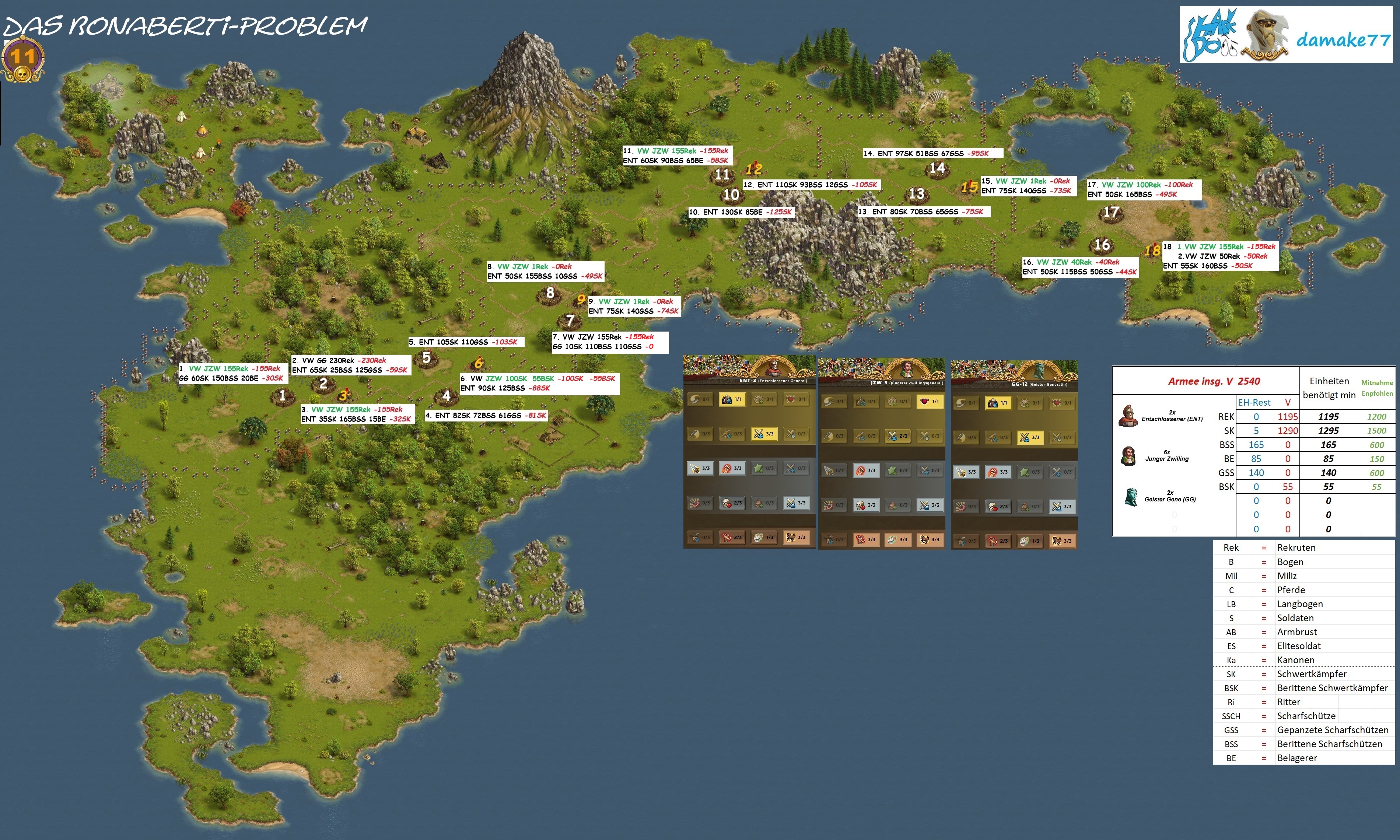Click the level 11 skull difficulty badge
Viewport: 1400px width, 840px height.
[22, 58]
